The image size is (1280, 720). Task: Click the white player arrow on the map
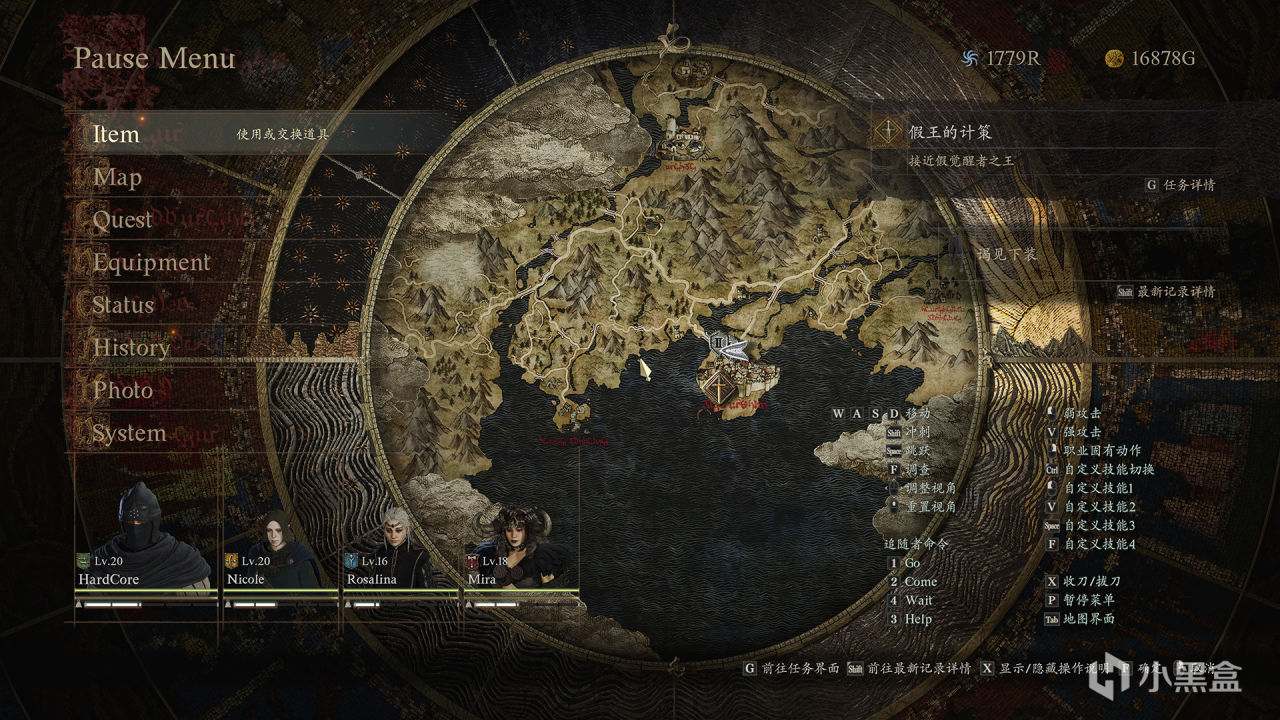pos(735,350)
